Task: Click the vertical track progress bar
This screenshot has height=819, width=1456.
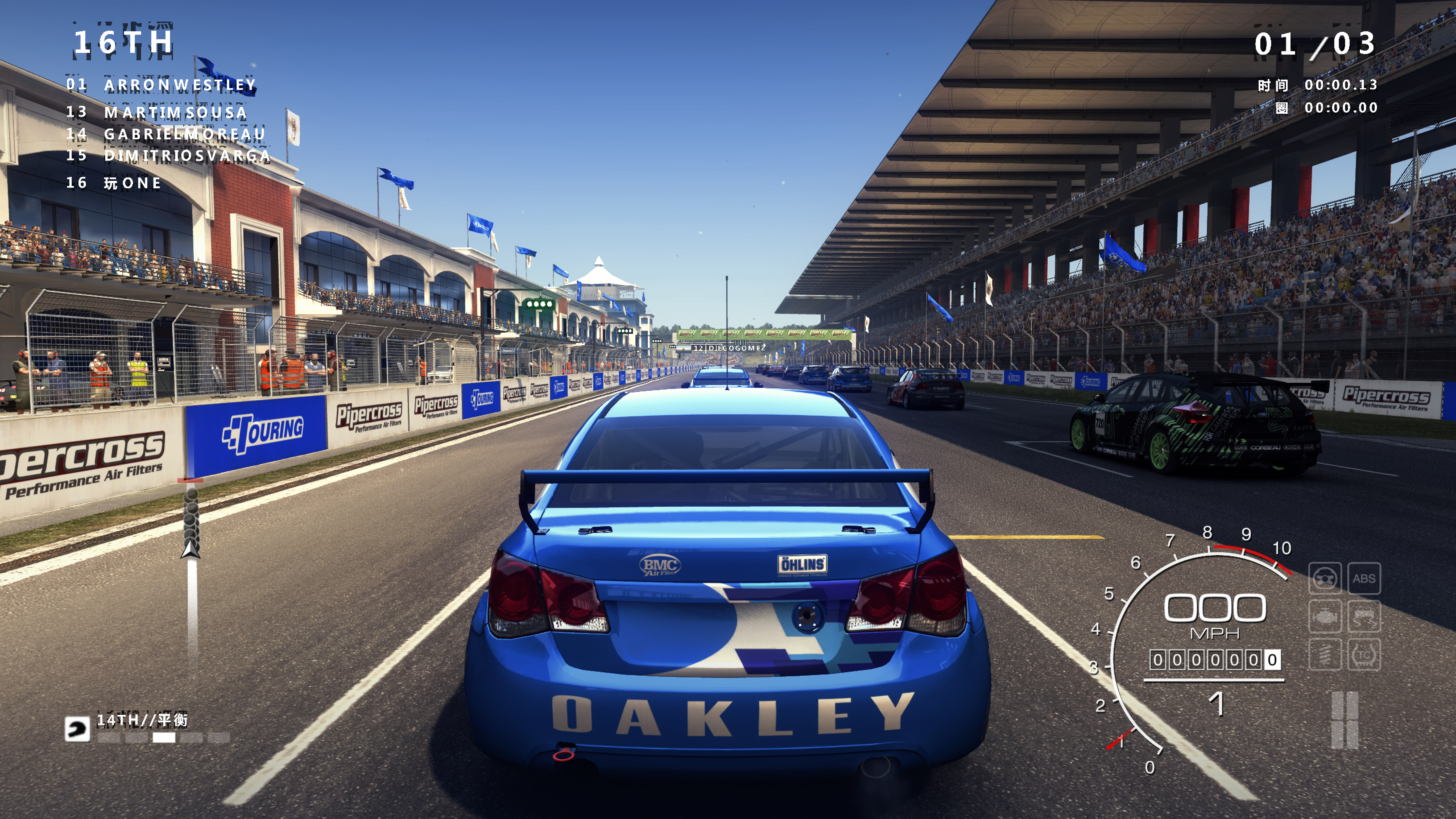Action: (192, 571)
